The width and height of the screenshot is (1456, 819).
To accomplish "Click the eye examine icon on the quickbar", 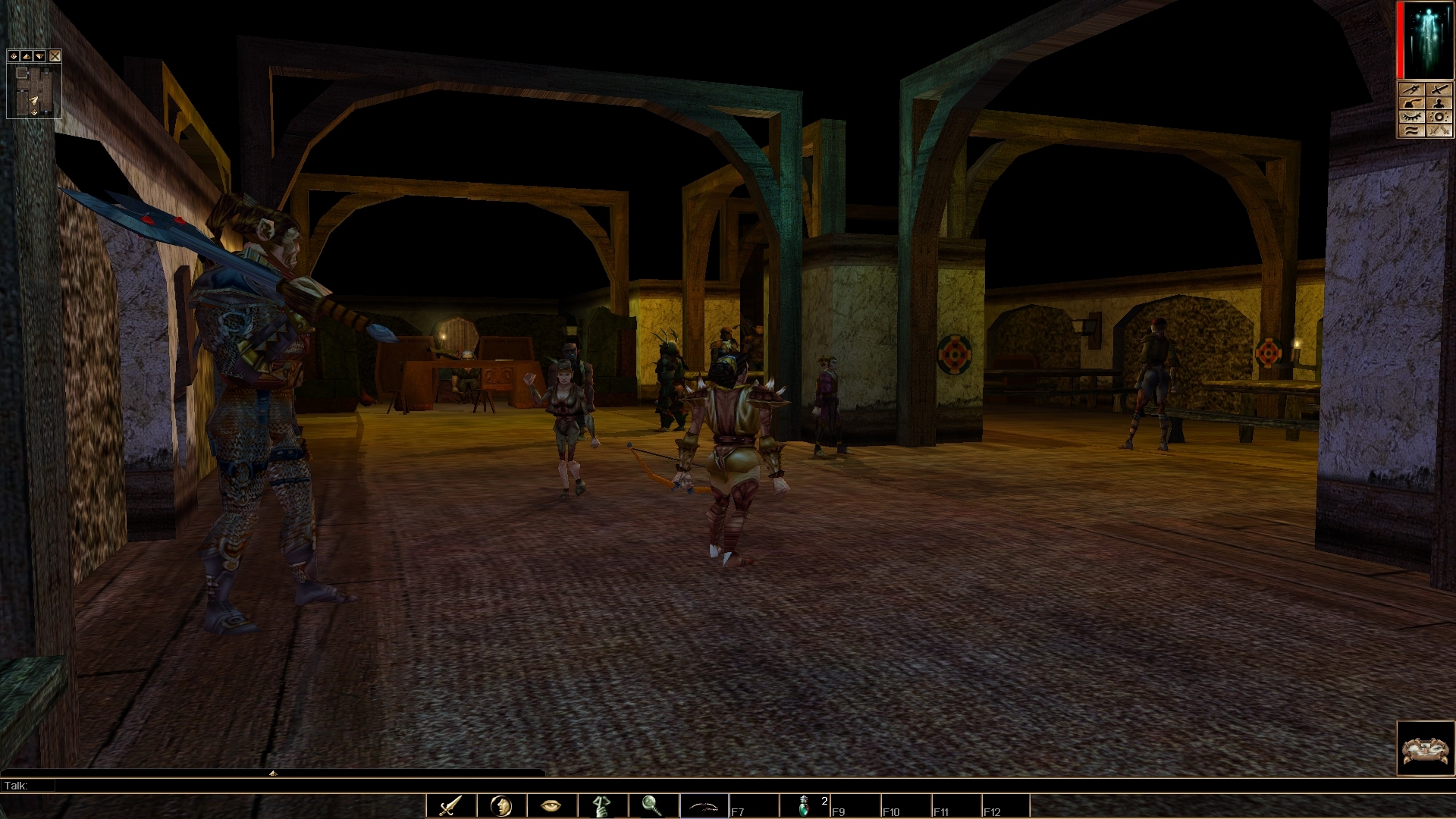I will [x=550, y=806].
